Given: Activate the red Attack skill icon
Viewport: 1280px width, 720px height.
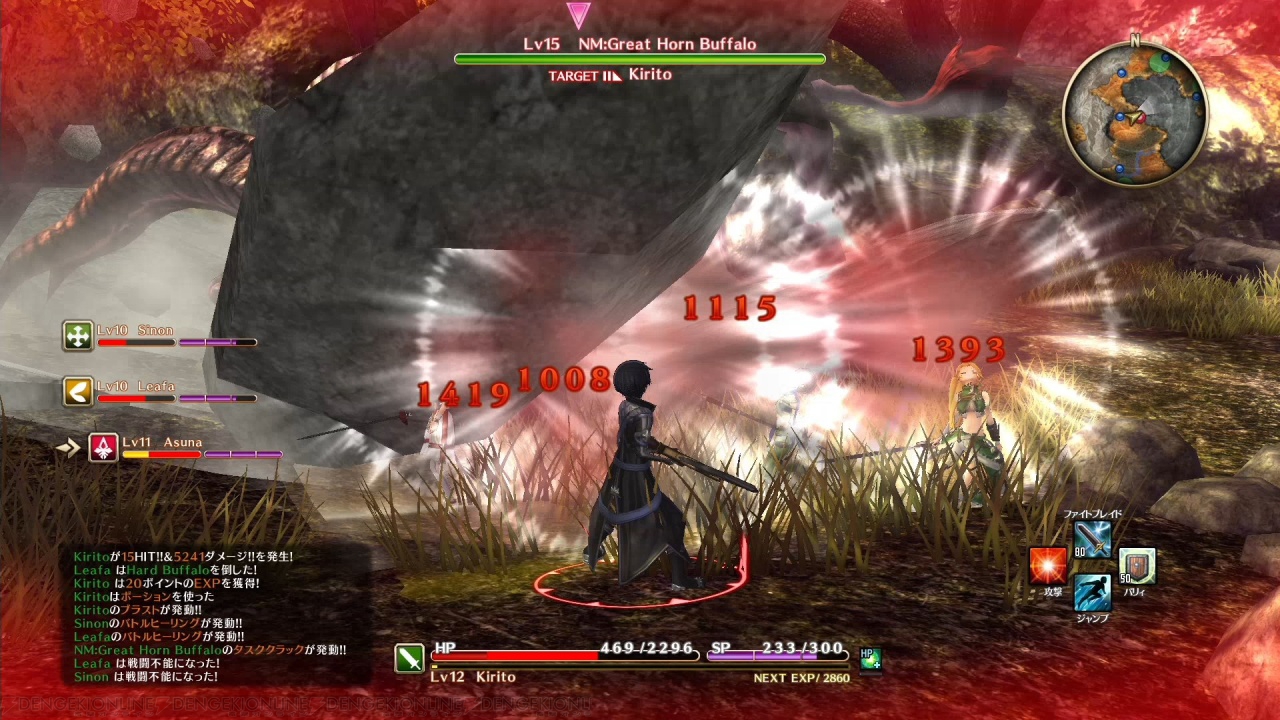Looking at the screenshot, I should (x=1048, y=566).
